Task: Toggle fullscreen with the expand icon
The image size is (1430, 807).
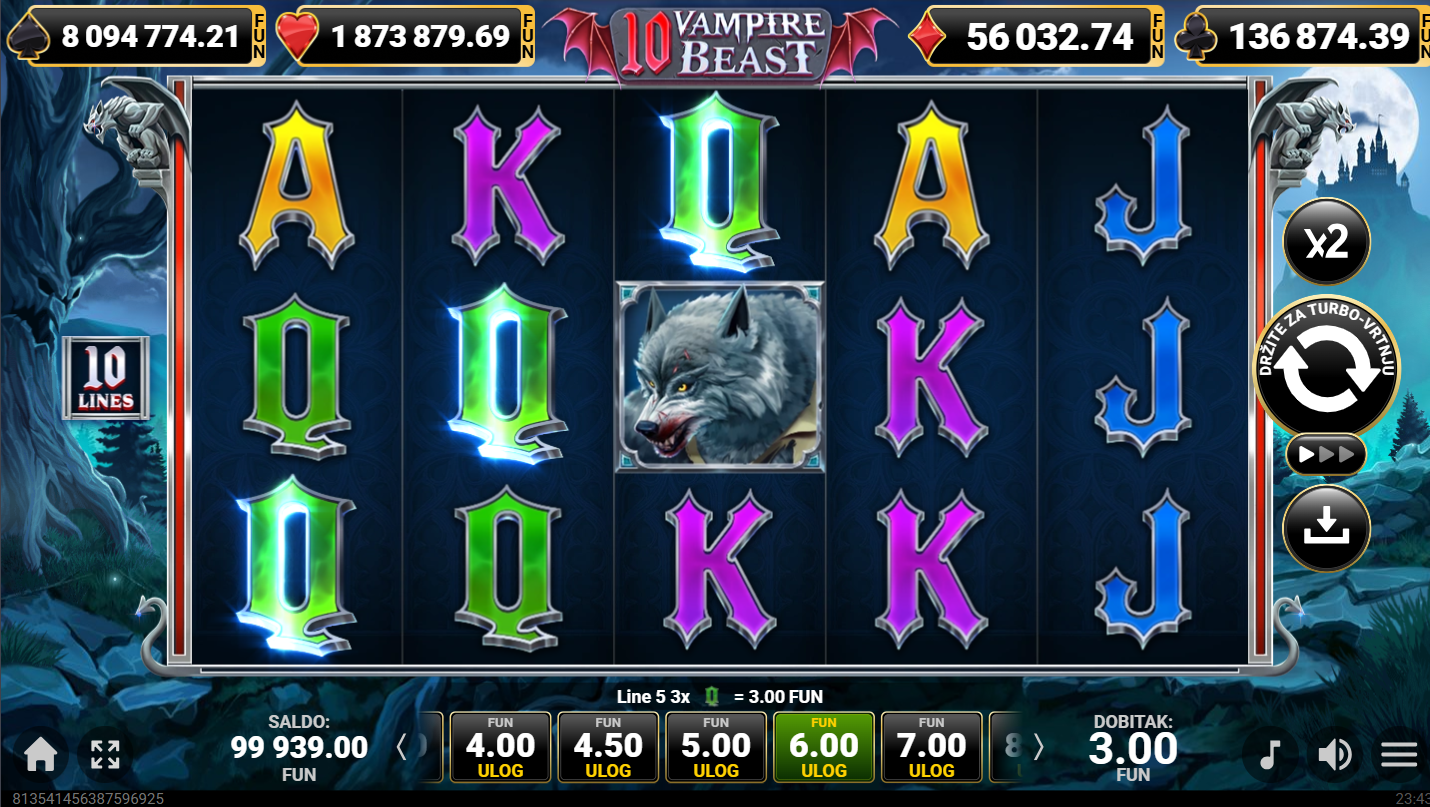Action: 105,755
